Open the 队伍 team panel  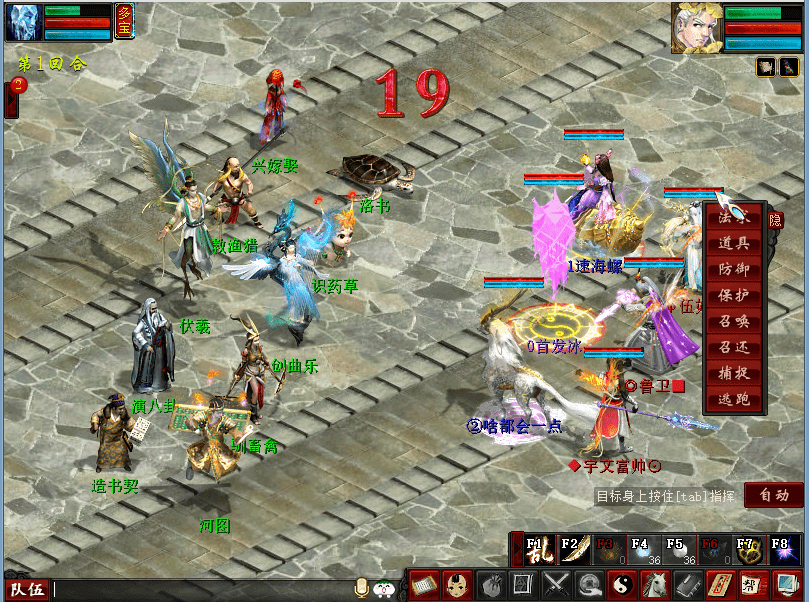coord(26,589)
